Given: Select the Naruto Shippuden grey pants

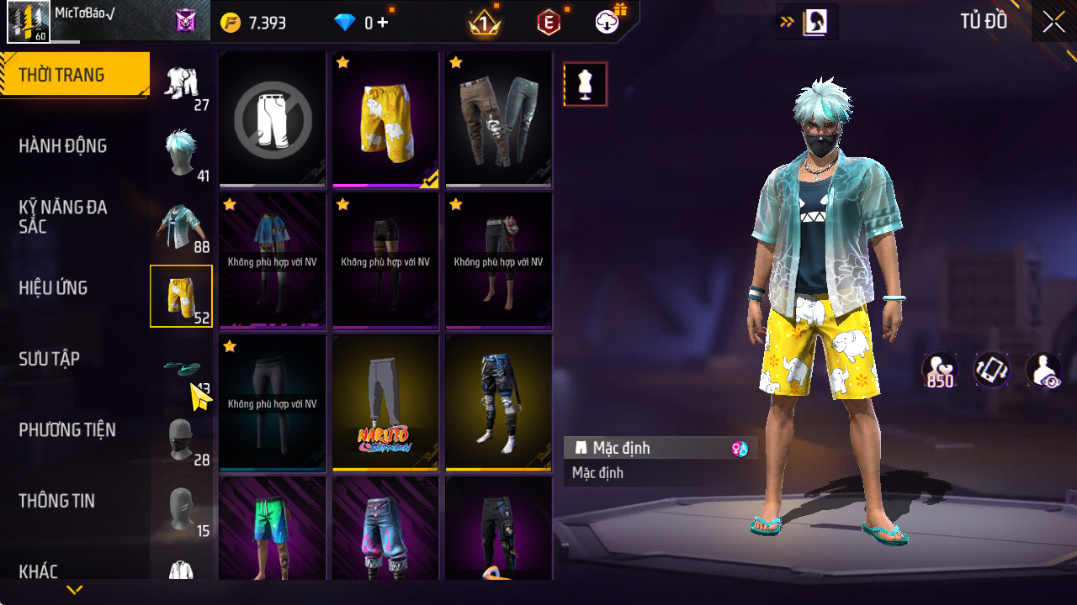Looking at the screenshot, I should [386, 402].
